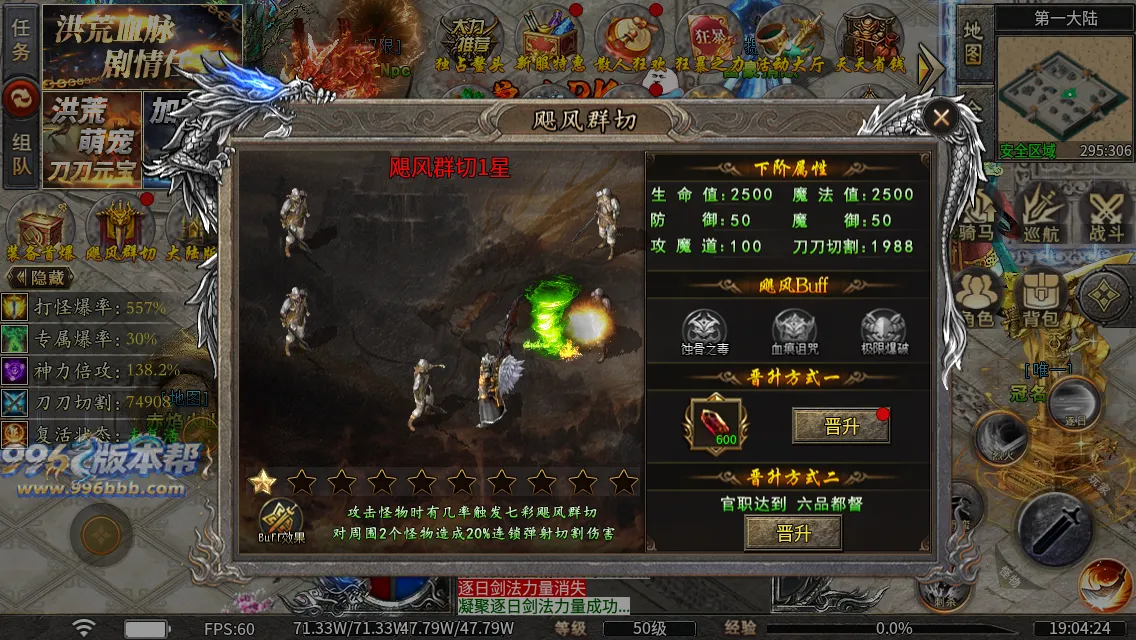Click 晋升 button under 六品都督 requirement
The image size is (1136, 640).
[793, 533]
